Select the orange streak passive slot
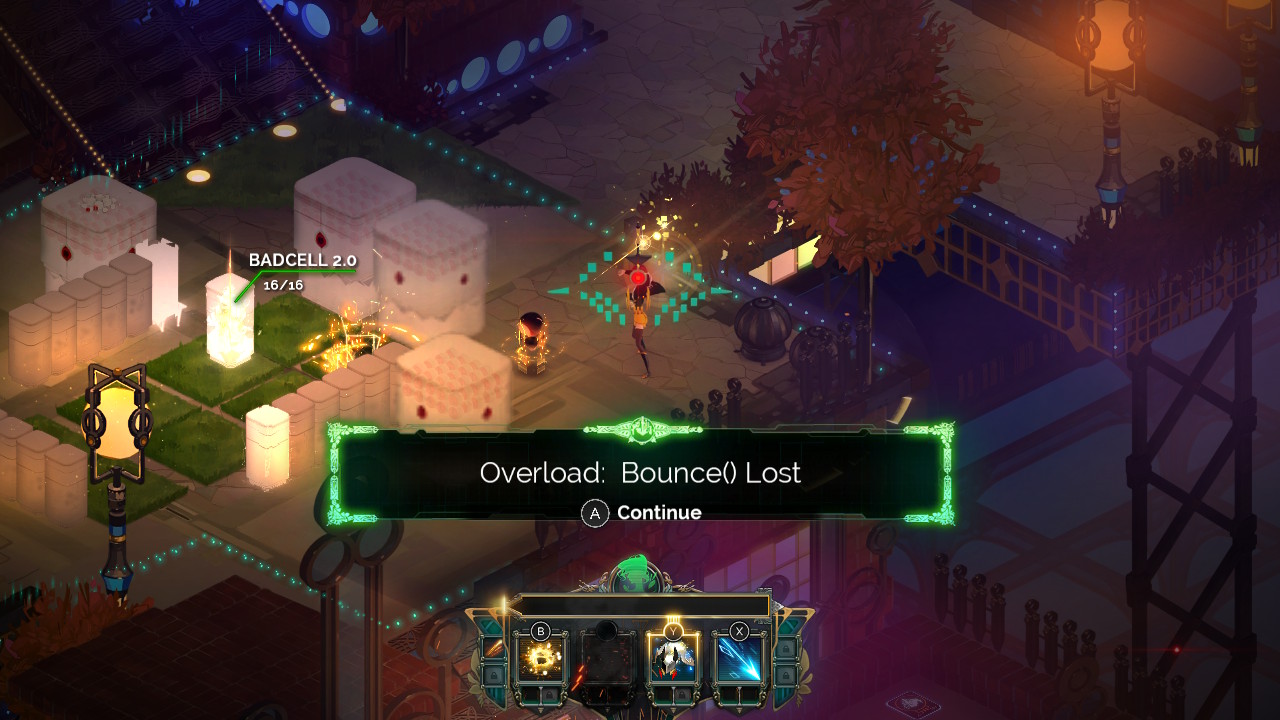Image resolution: width=1280 pixels, height=720 pixels. (x=493, y=649)
